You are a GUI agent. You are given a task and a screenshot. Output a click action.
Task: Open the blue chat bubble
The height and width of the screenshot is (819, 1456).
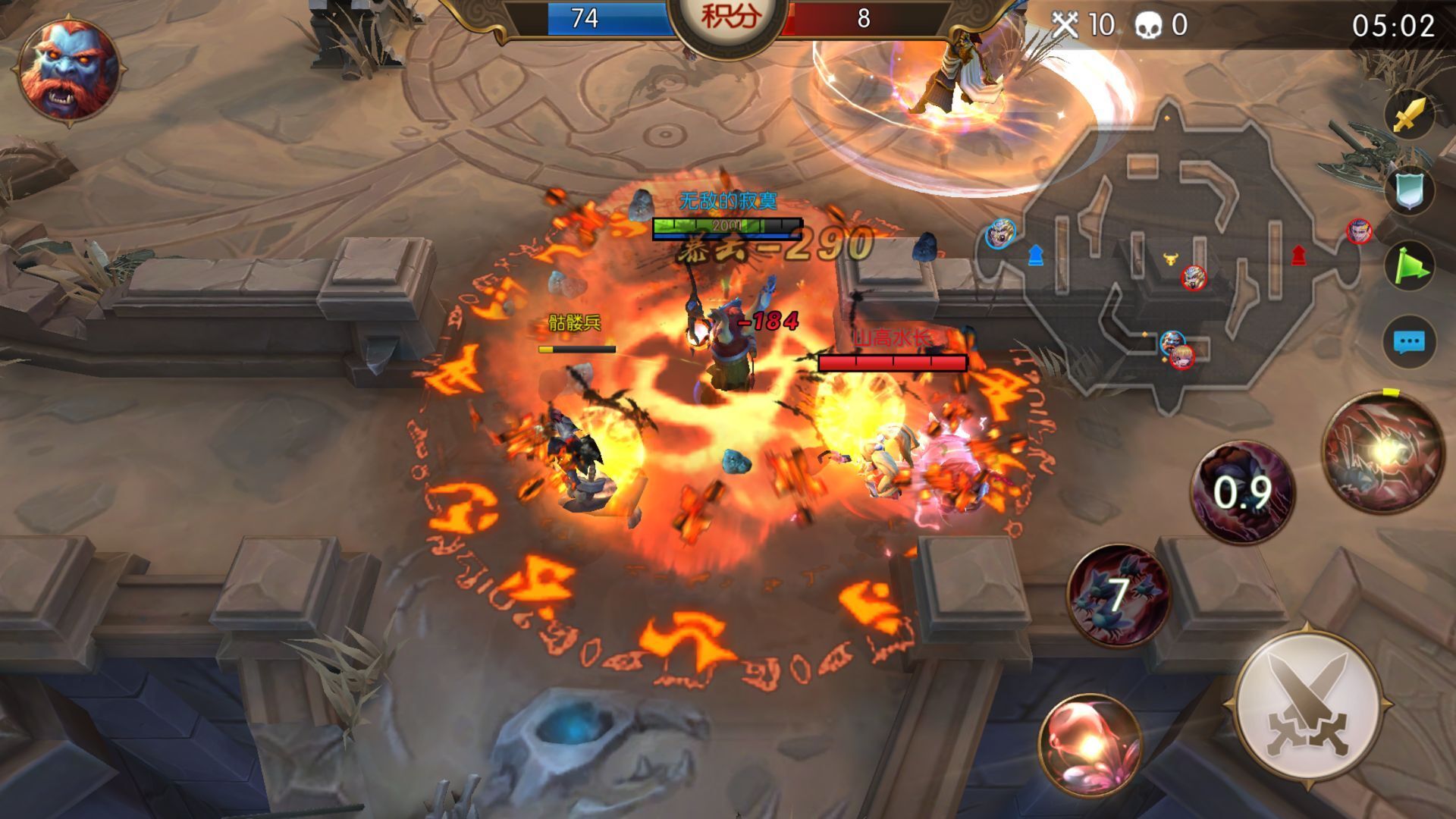[x=1409, y=342]
